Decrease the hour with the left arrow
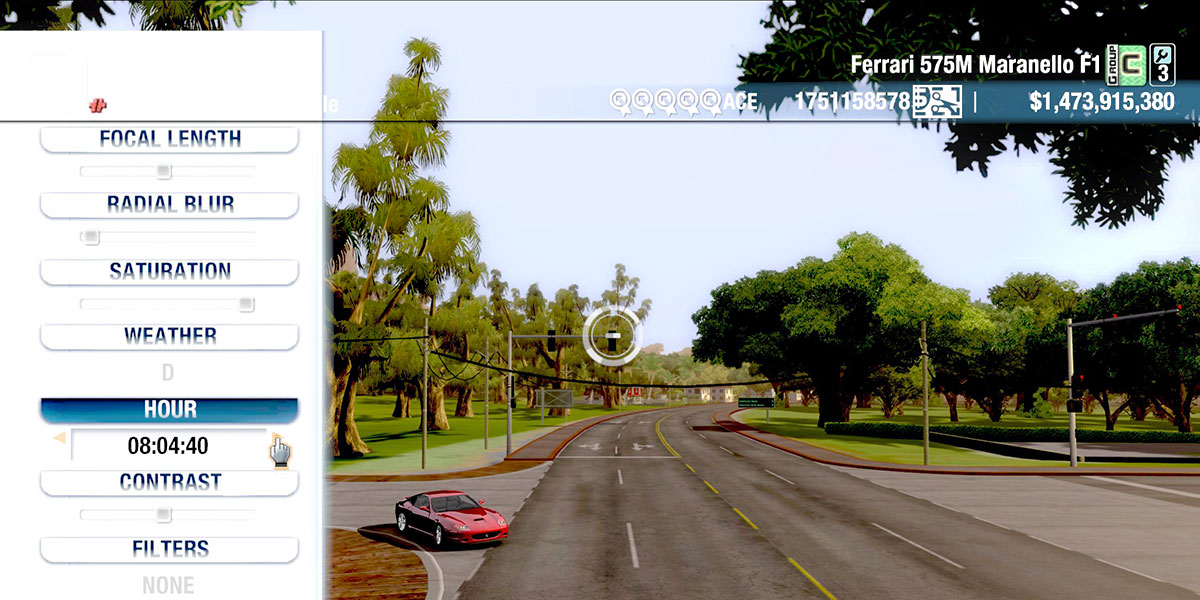The width and height of the screenshot is (1200, 600). pos(59,438)
